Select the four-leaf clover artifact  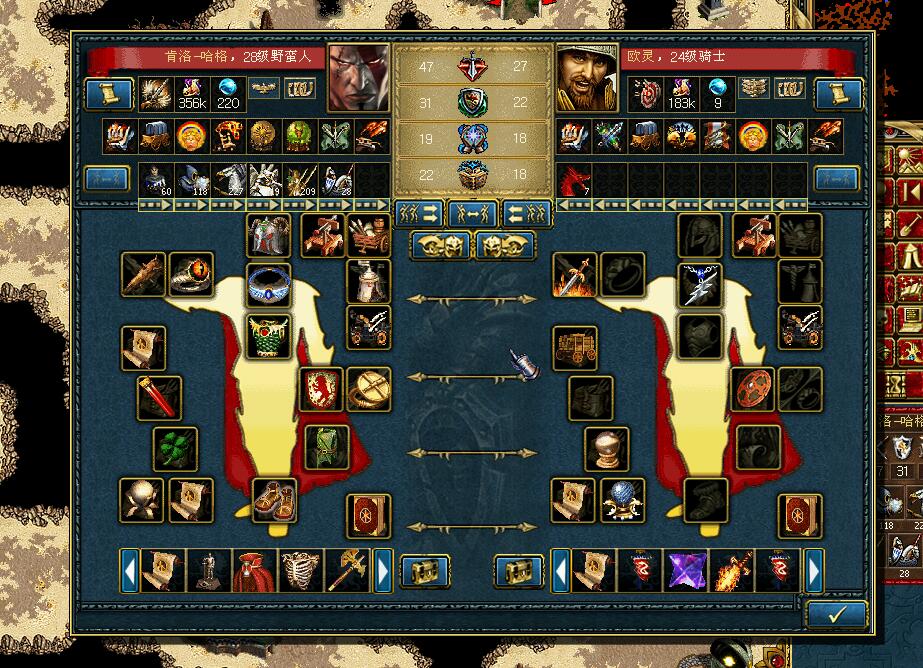point(175,449)
